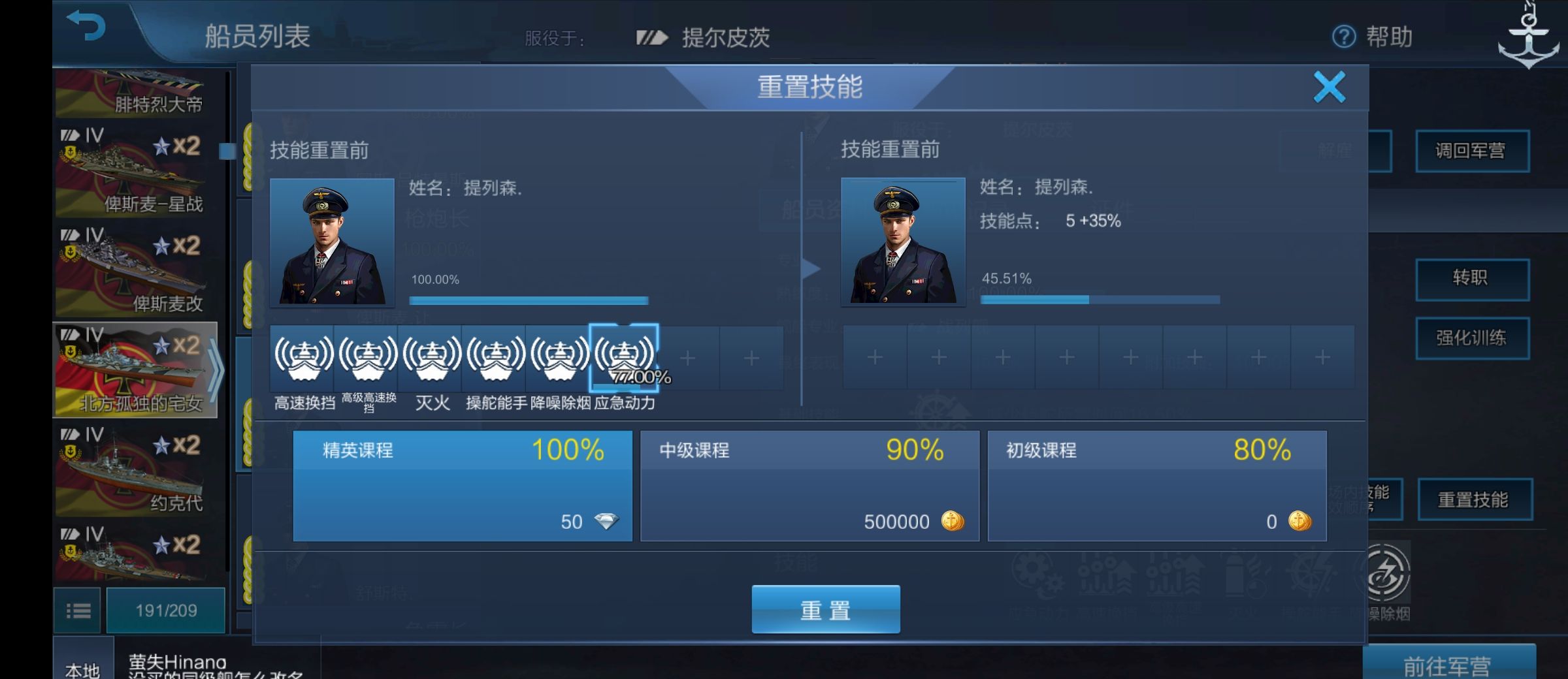The height and width of the screenshot is (679, 1568).
Task: Select the 降噪除烟 skill icon
Action: coord(560,358)
